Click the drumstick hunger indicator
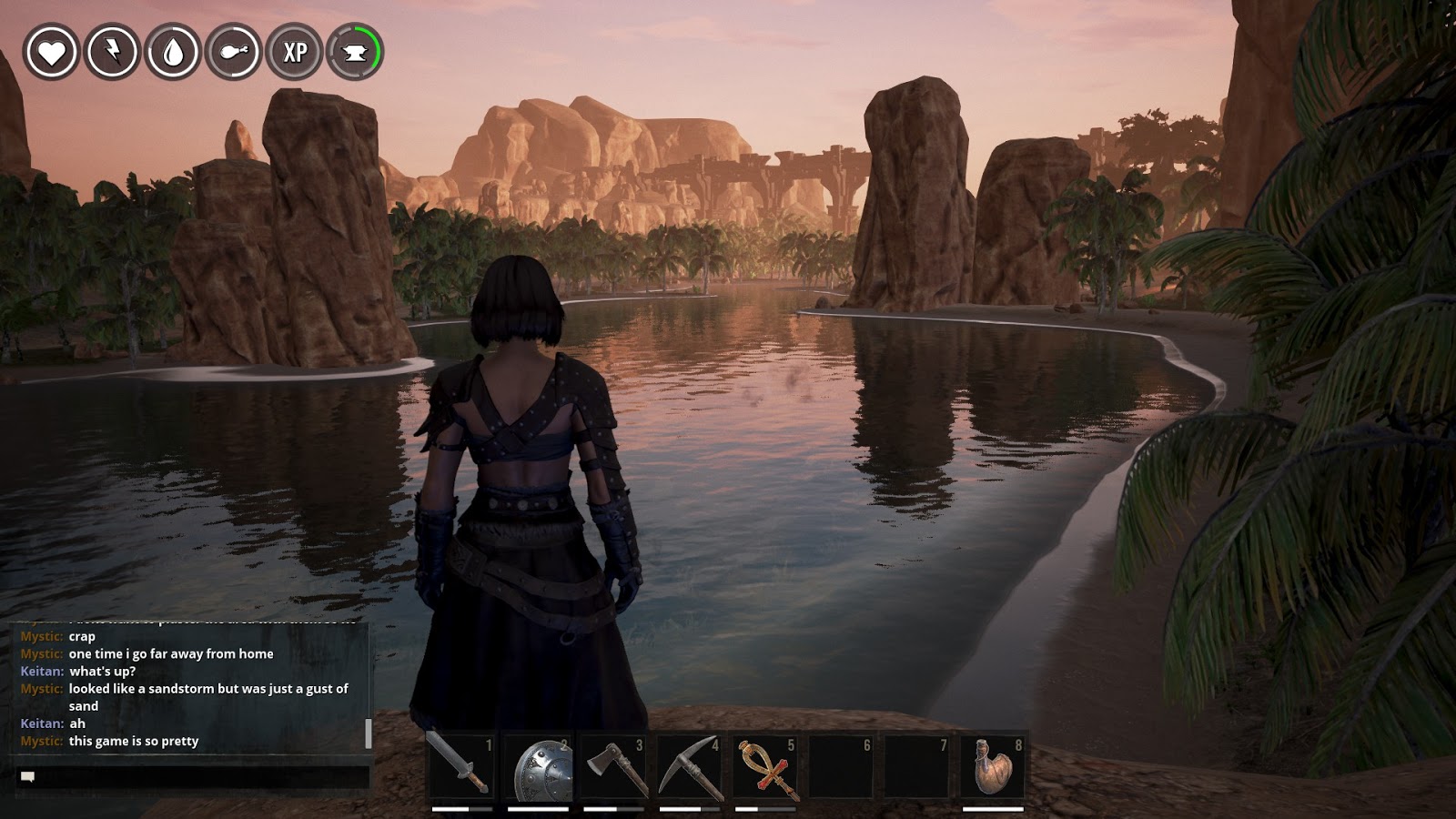The image size is (1456, 819). click(x=232, y=52)
